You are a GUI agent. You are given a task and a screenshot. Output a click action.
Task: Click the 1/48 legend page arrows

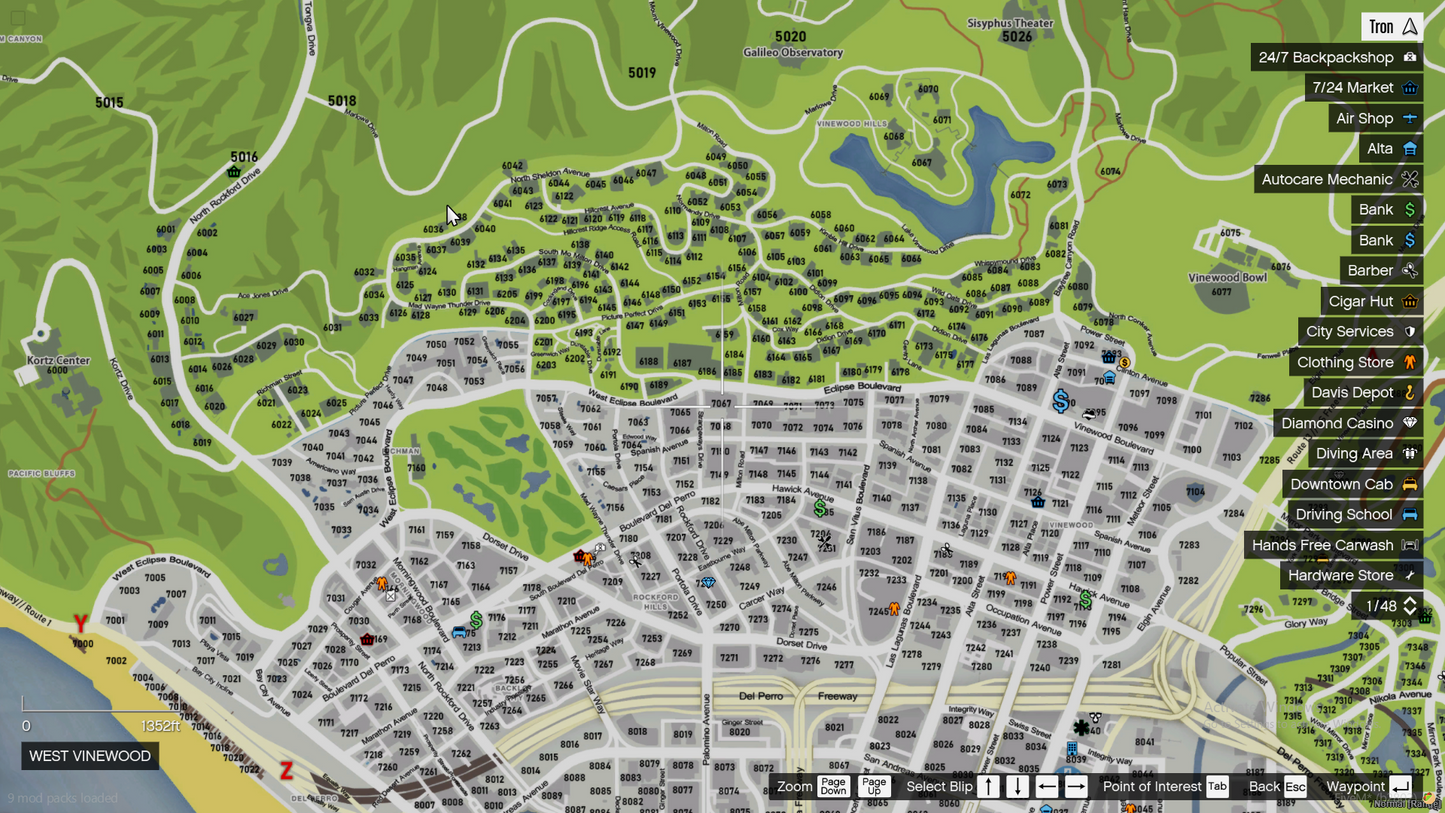coord(1410,606)
